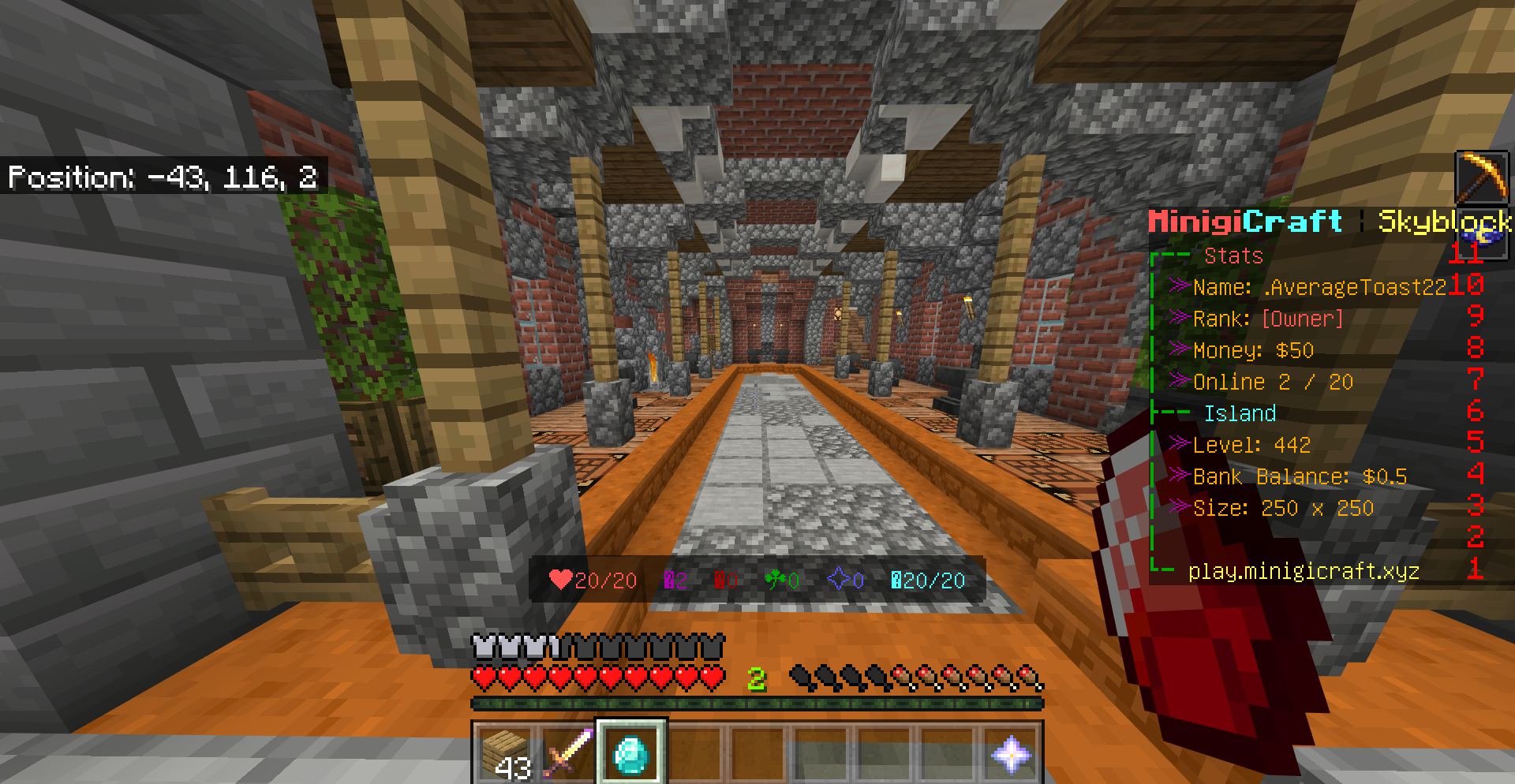The width and height of the screenshot is (1515, 784).
Task: Select the oak planks stack of 43
Action: pyautogui.click(x=505, y=755)
